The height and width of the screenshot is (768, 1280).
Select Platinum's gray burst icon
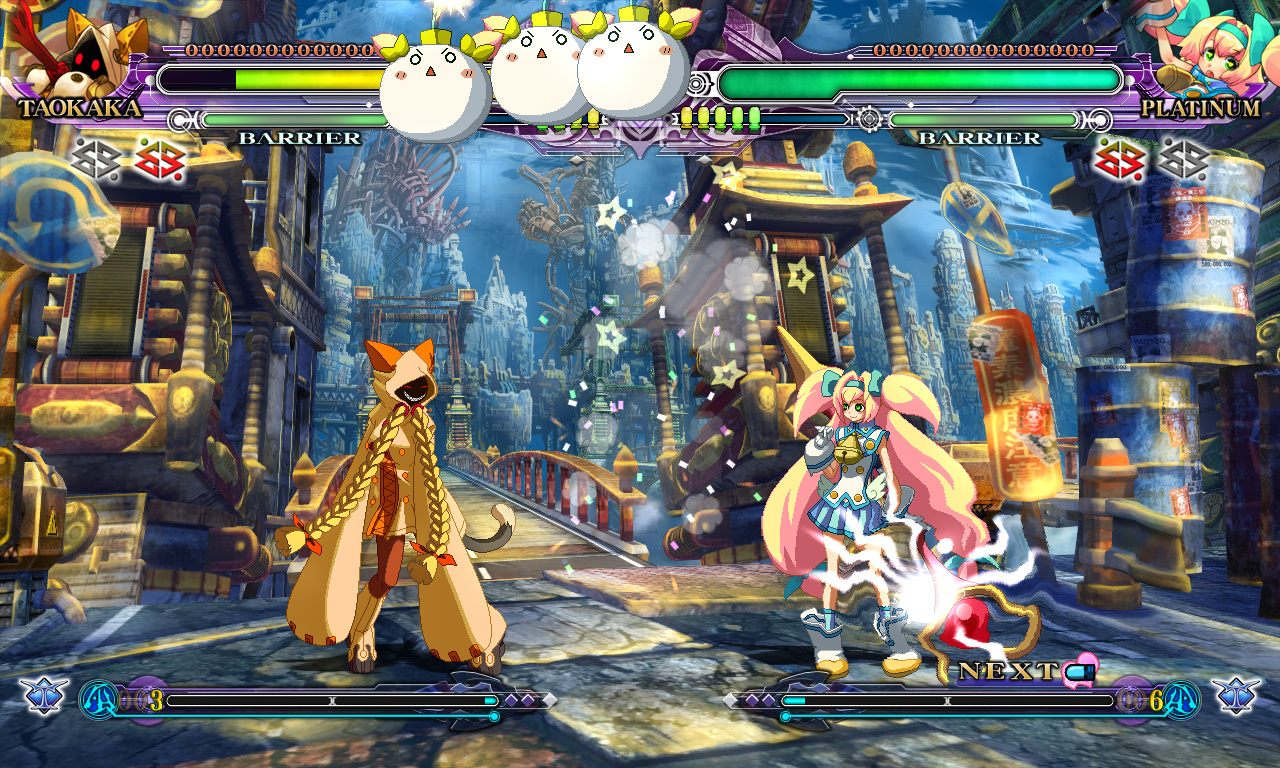(1183, 159)
